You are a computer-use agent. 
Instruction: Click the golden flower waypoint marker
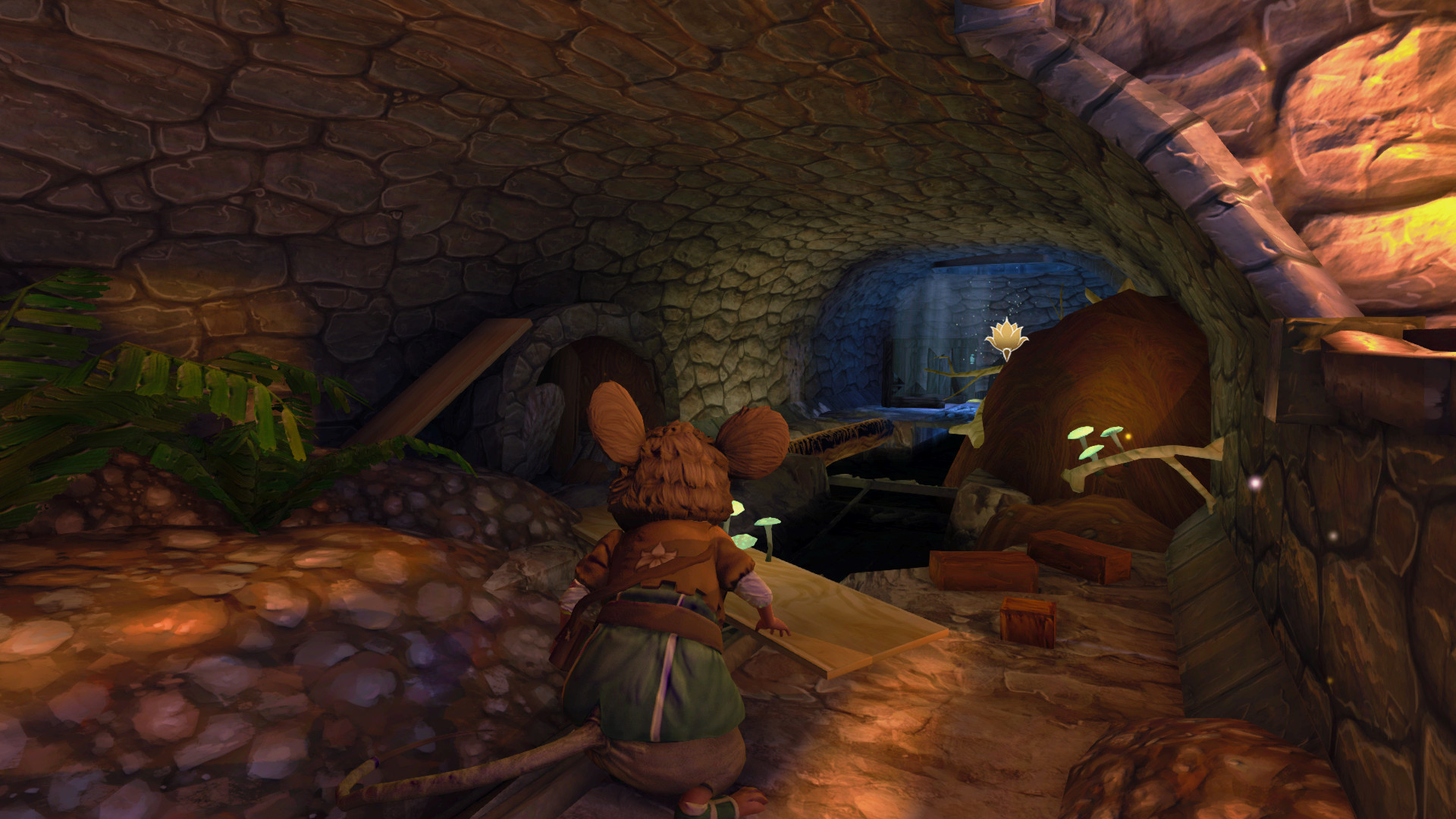pos(1006,339)
